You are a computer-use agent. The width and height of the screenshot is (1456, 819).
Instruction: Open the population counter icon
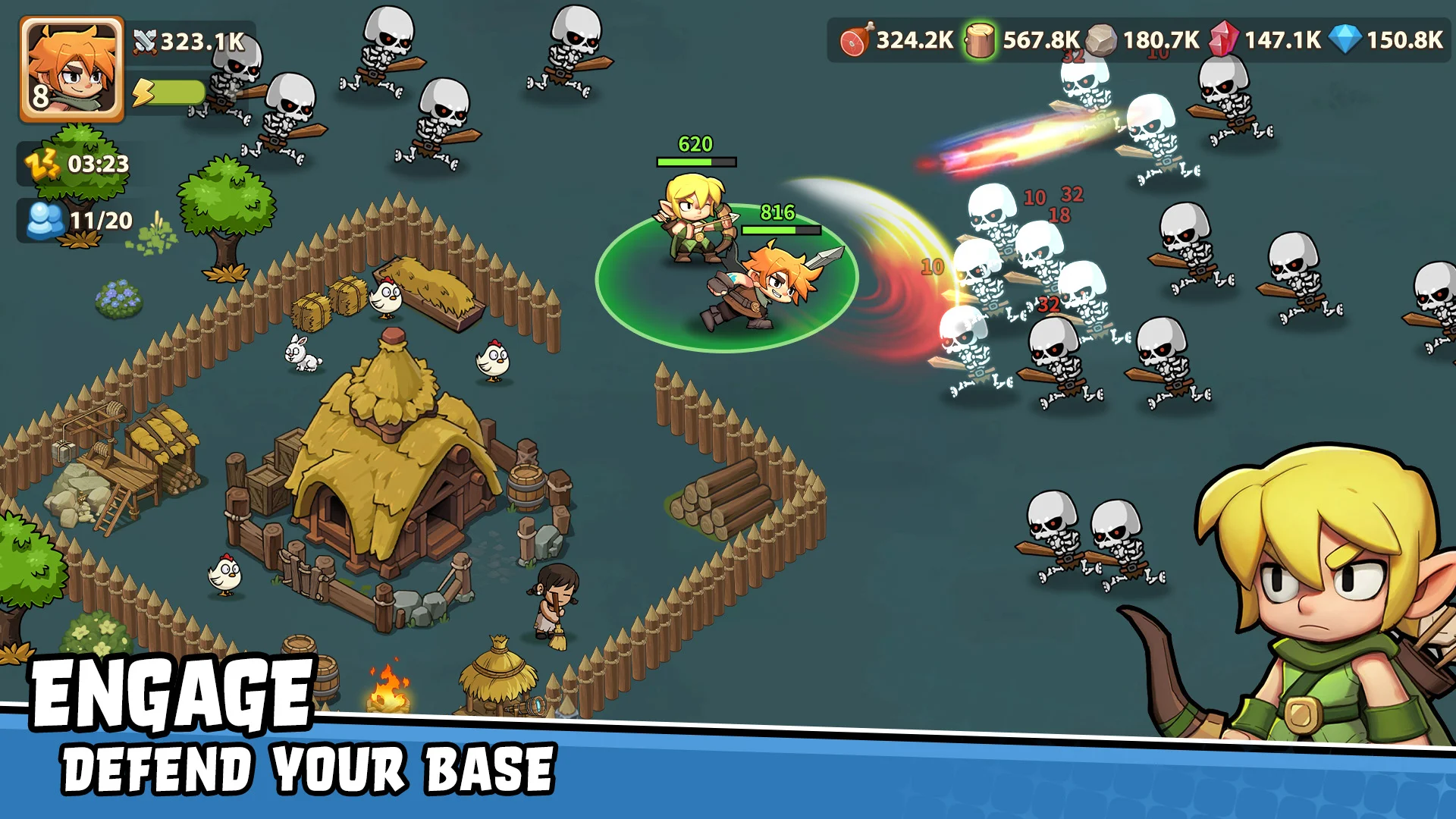point(45,218)
